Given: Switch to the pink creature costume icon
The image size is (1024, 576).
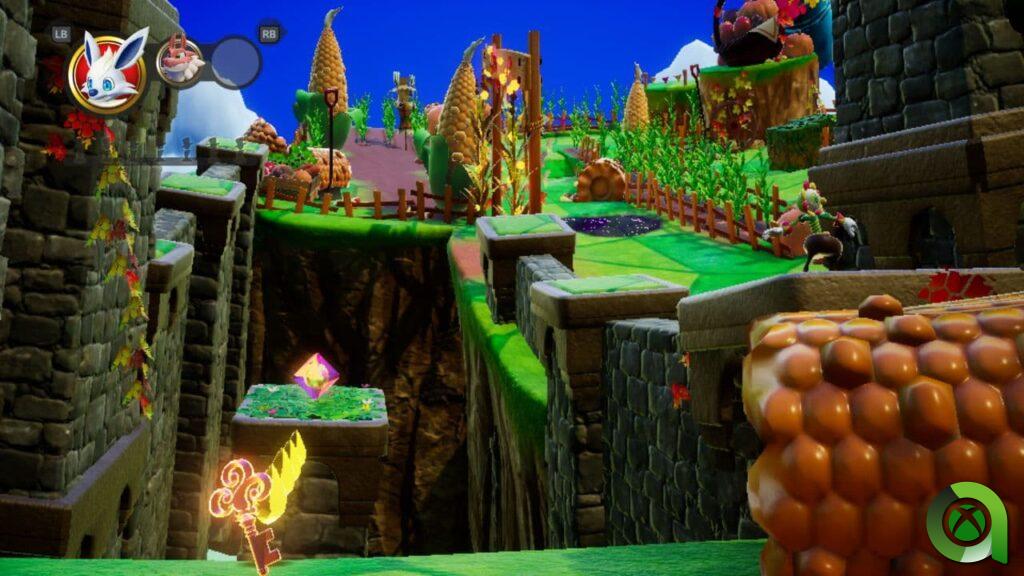Looking at the screenshot, I should [x=180, y=61].
